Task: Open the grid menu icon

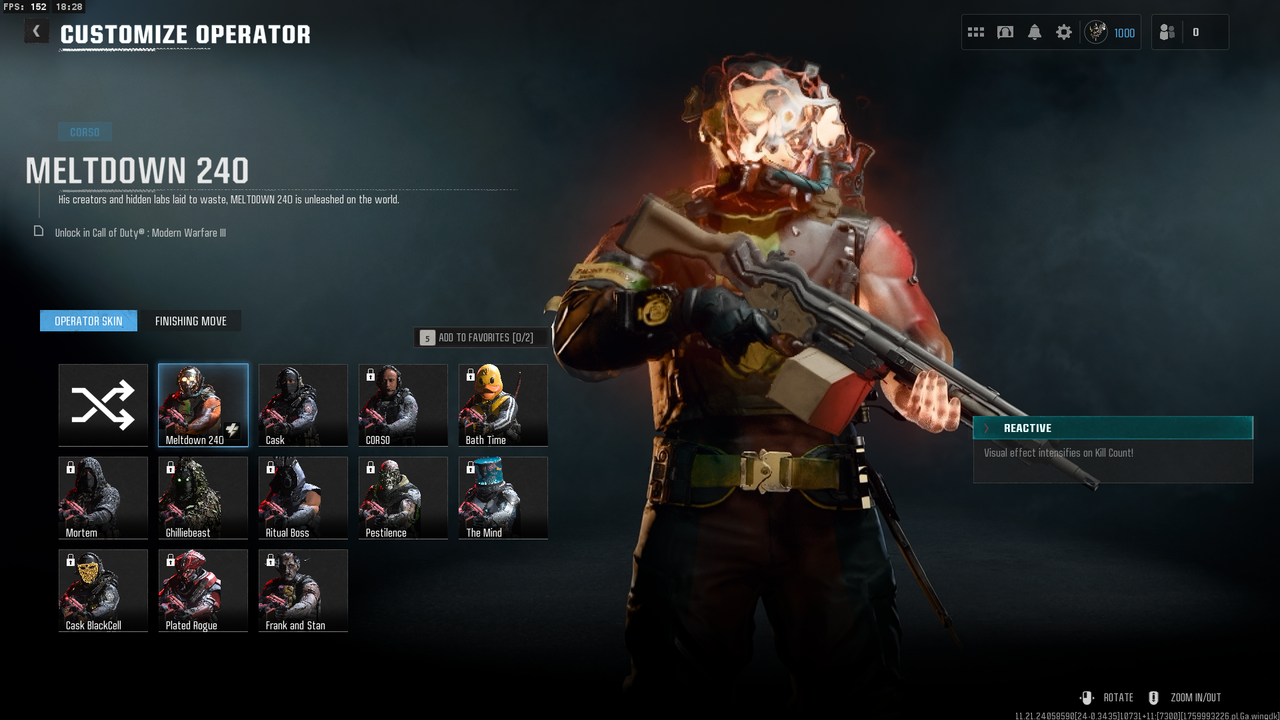Action: click(976, 32)
